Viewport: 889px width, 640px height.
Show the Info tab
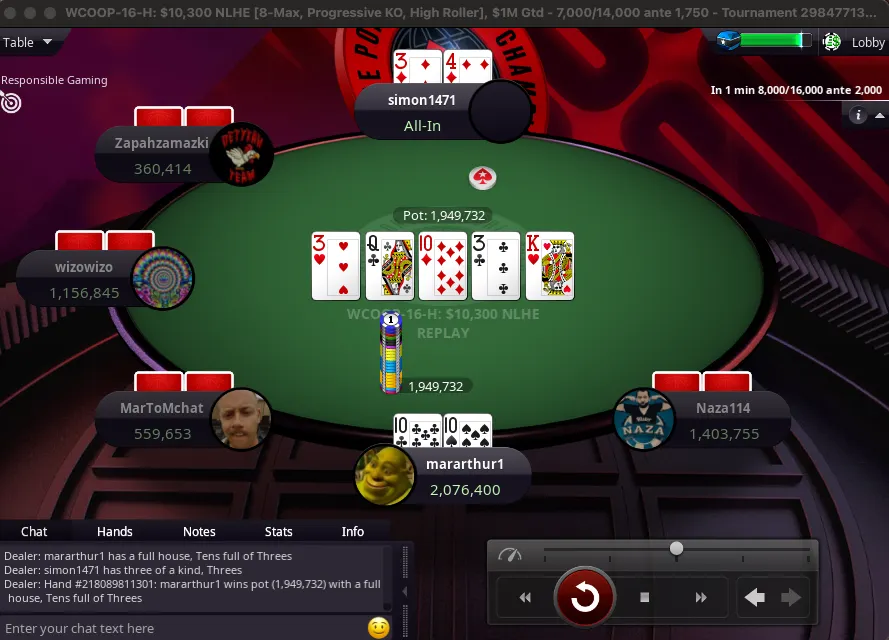[352, 531]
